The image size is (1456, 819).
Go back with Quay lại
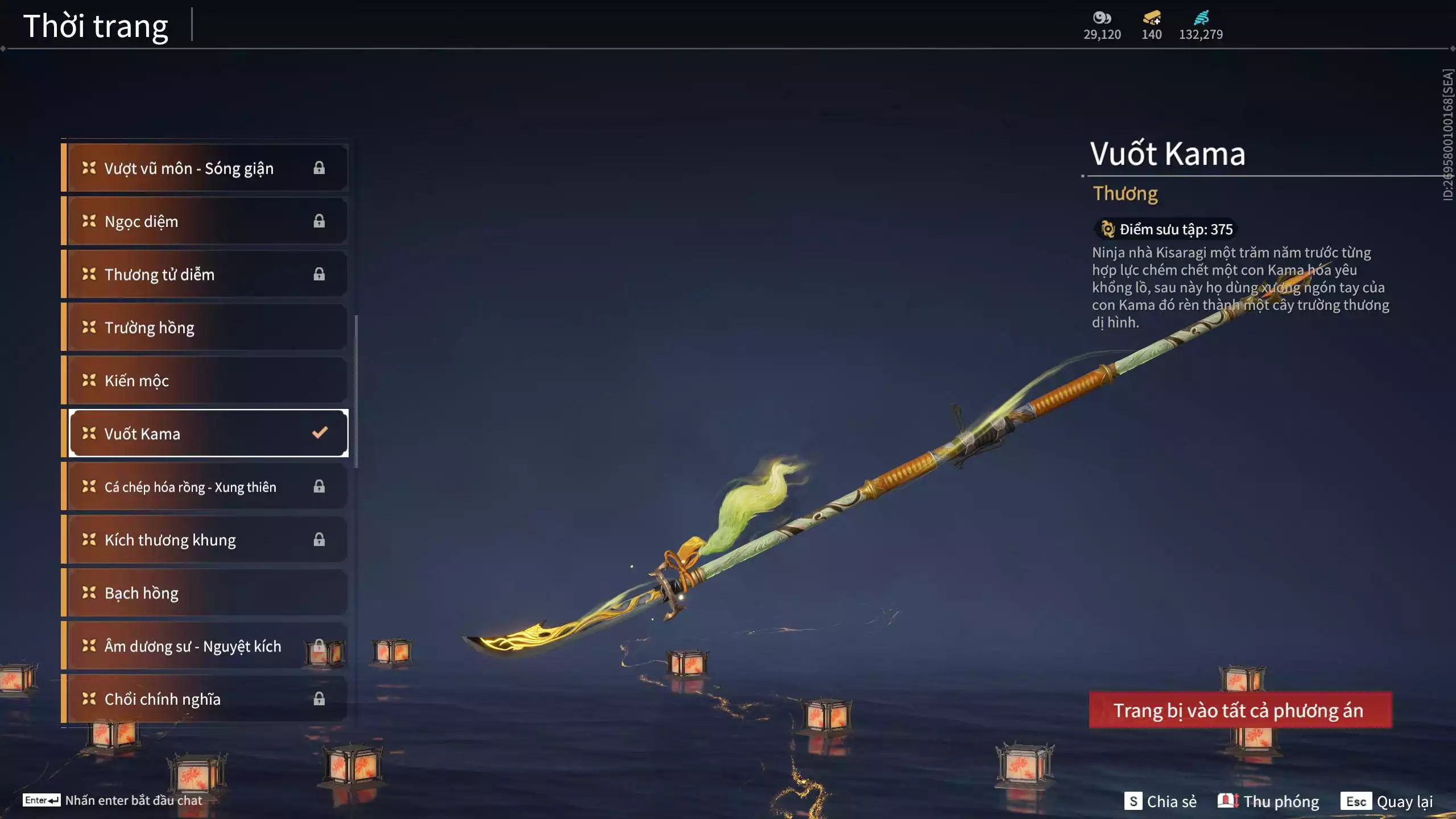pyautogui.click(x=1387, y=801)
